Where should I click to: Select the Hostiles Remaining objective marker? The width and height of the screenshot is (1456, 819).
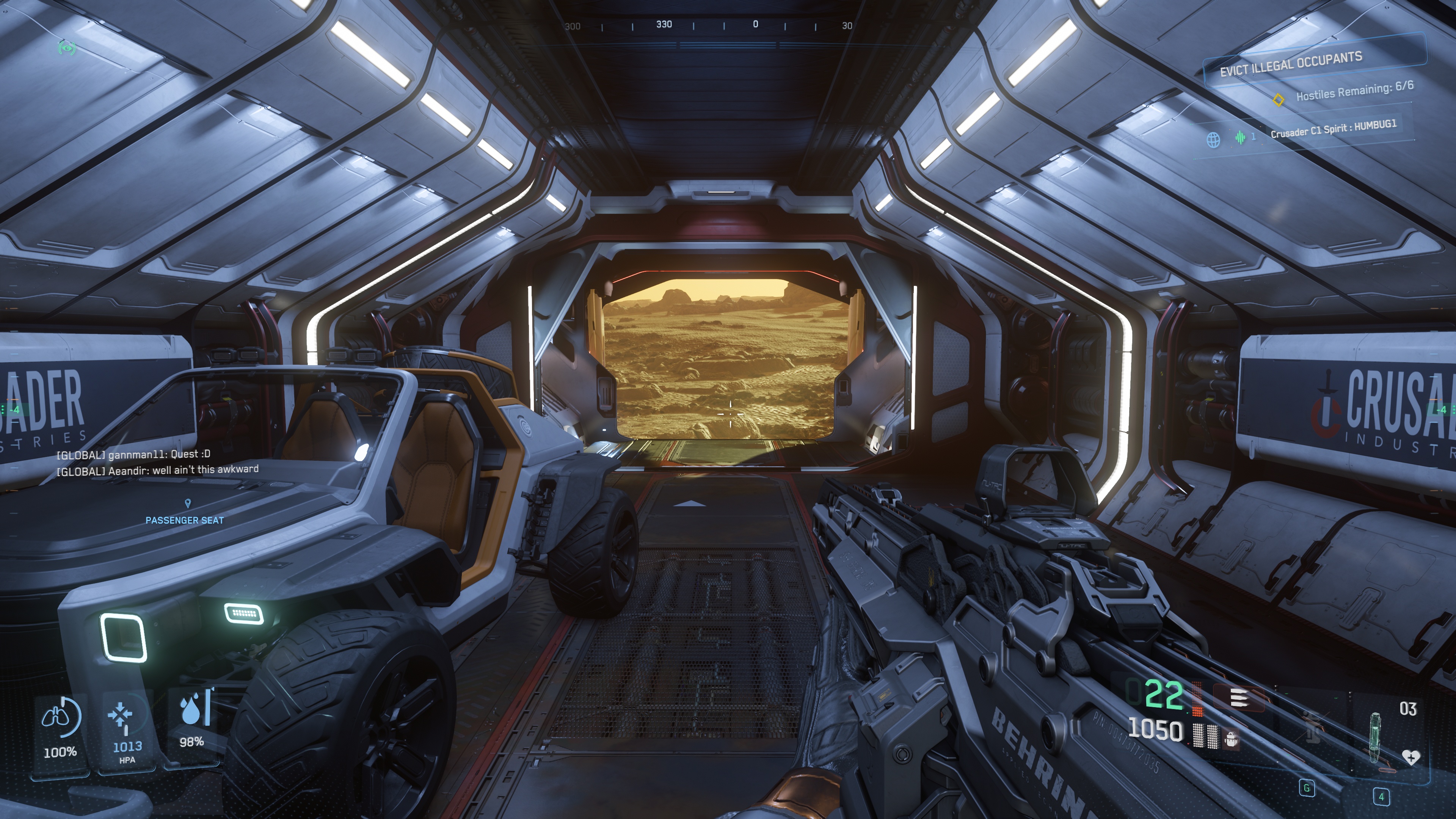click(1278, 99)
